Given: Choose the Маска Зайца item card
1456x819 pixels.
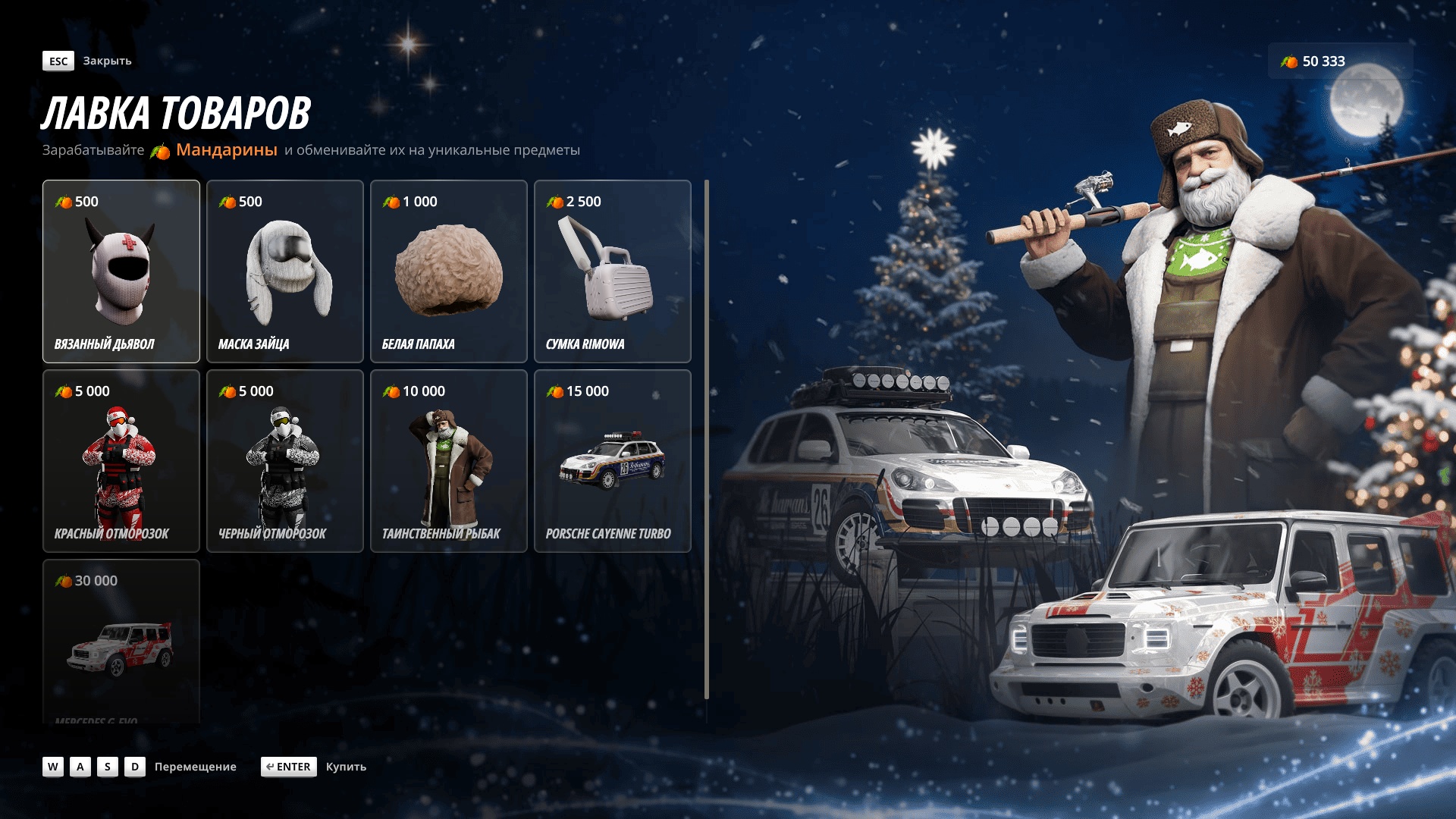Looking at the screenshot, I should point(285,271).
